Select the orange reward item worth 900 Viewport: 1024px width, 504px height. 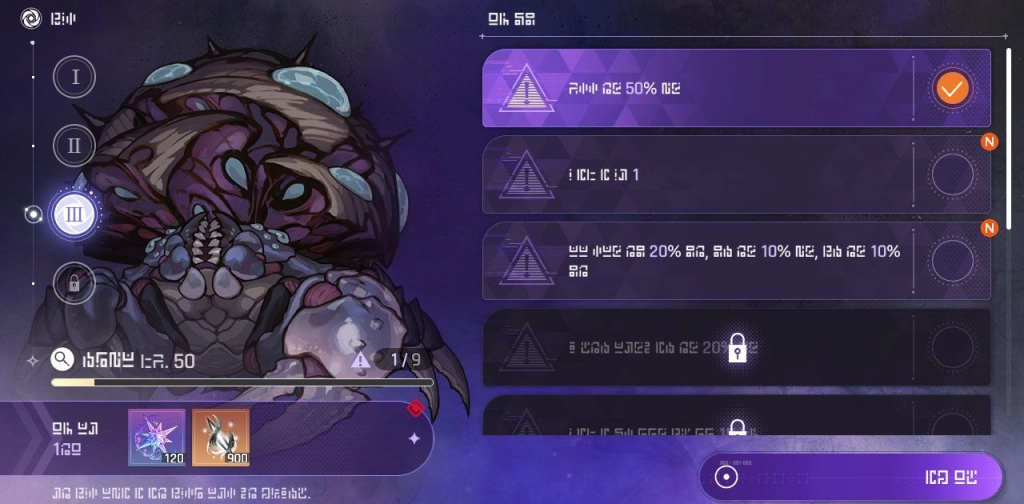point(221,438)
